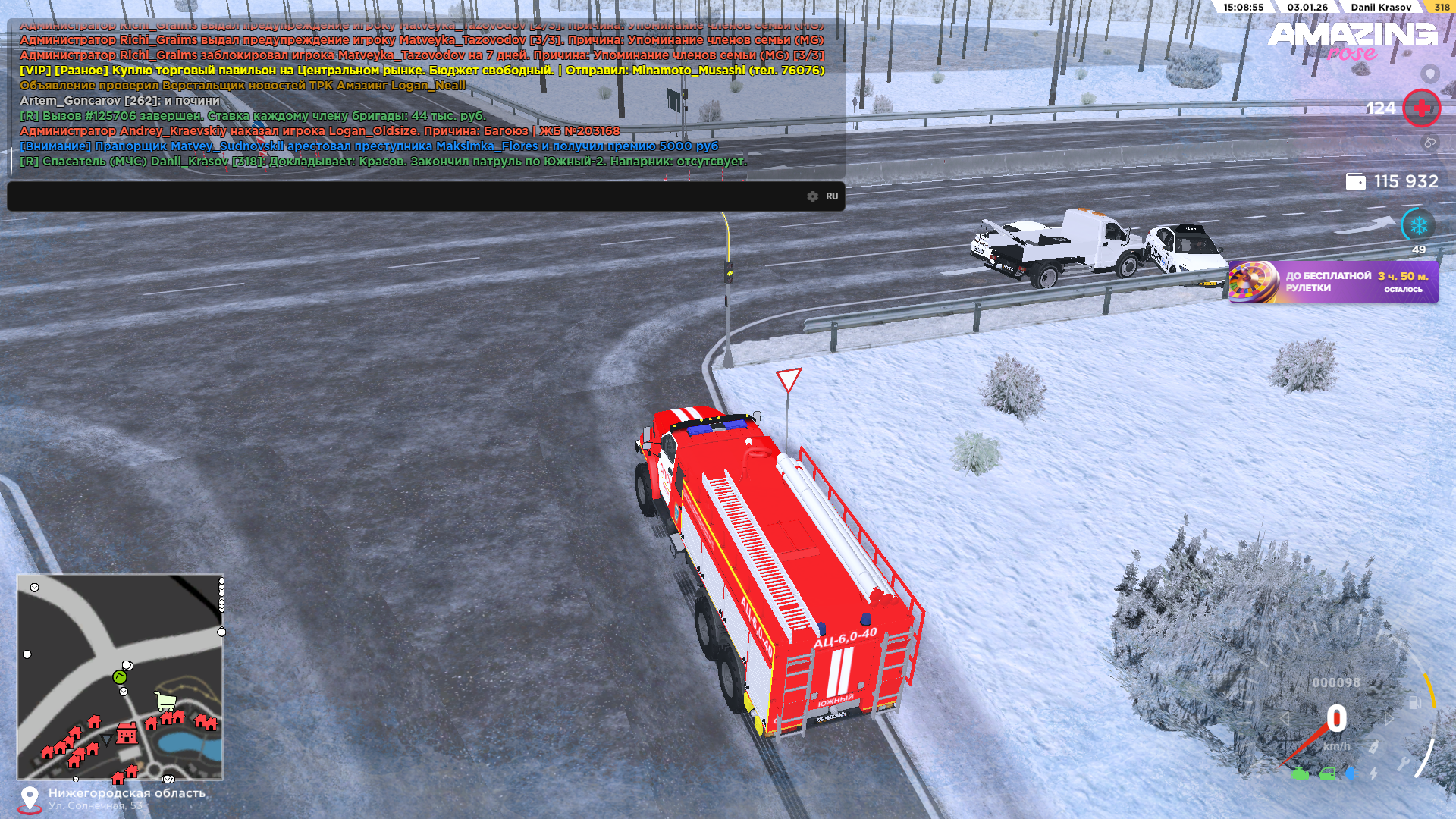Click the green engine status icon

[x=1299, y=774]
